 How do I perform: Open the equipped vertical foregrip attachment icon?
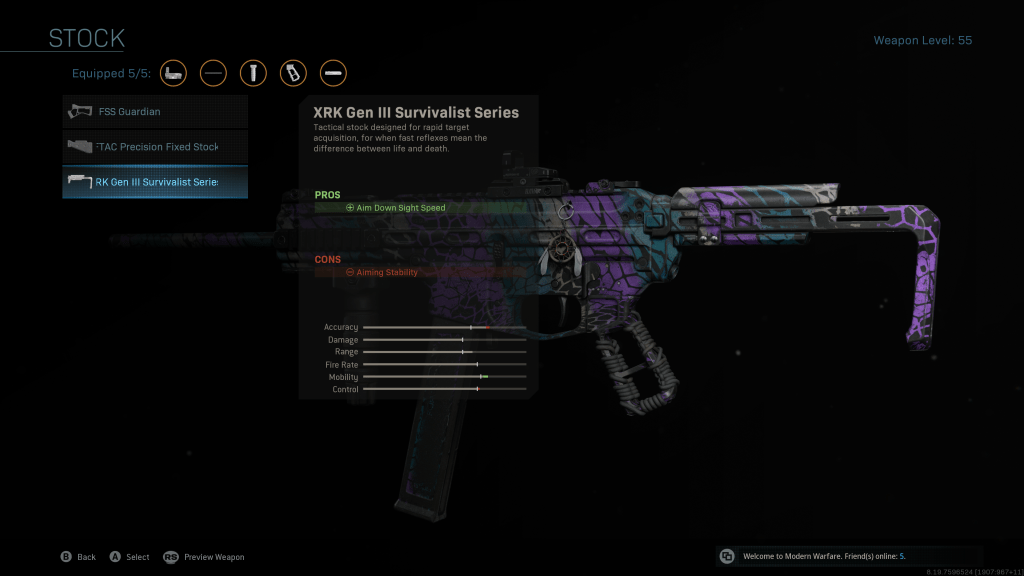click(254, 73)
